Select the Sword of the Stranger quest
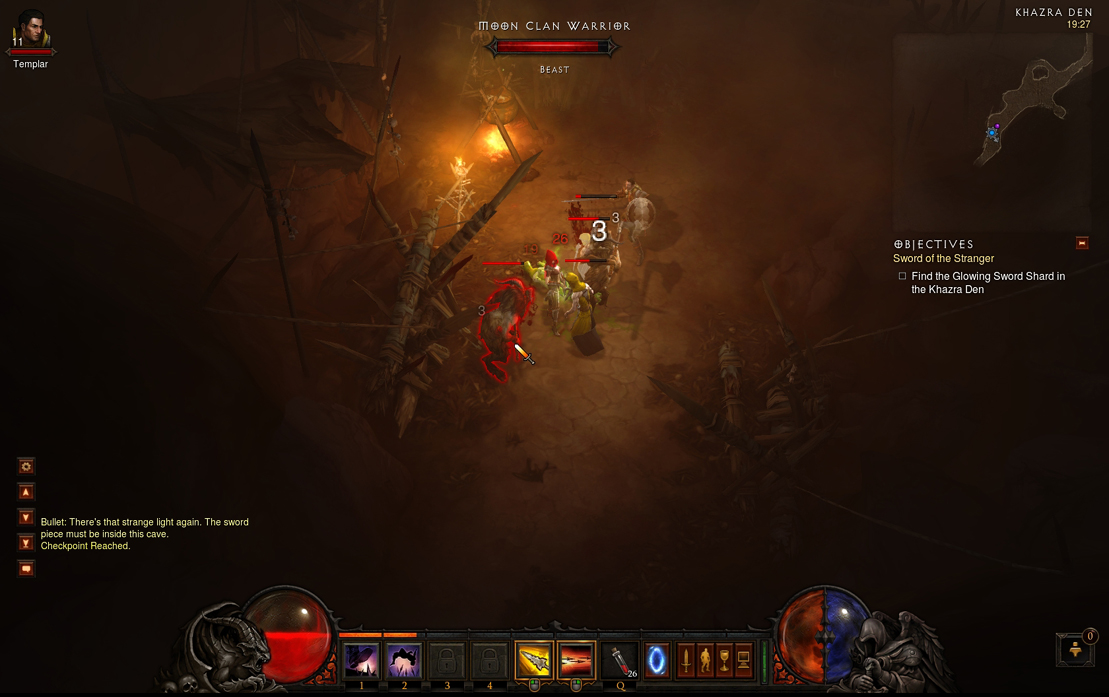 943,259
